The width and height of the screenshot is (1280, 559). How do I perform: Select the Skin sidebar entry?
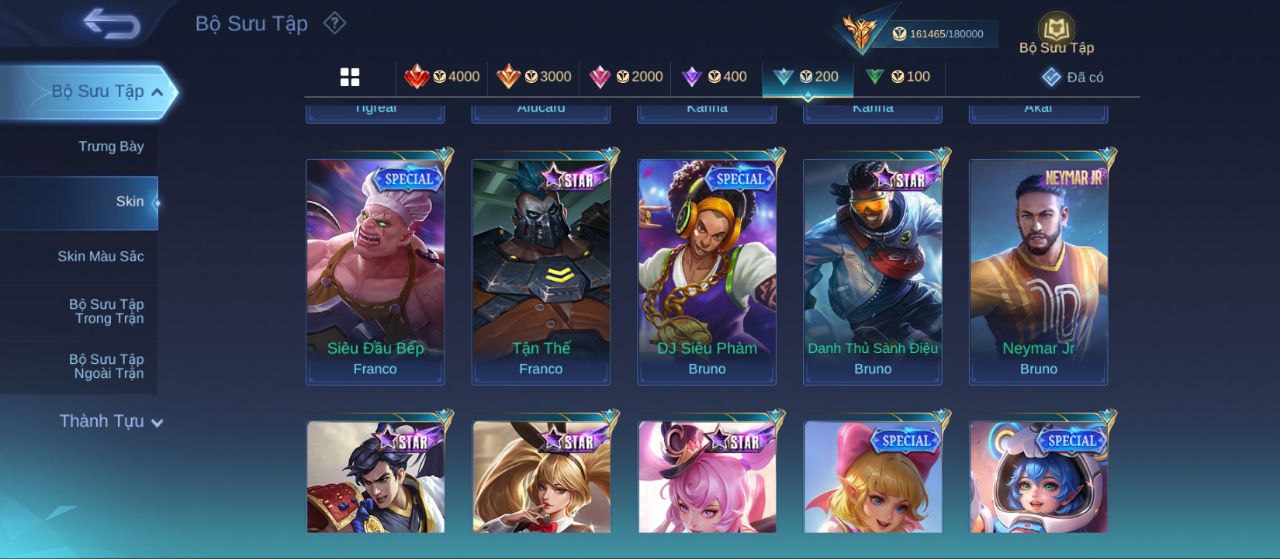coord(129,202)
